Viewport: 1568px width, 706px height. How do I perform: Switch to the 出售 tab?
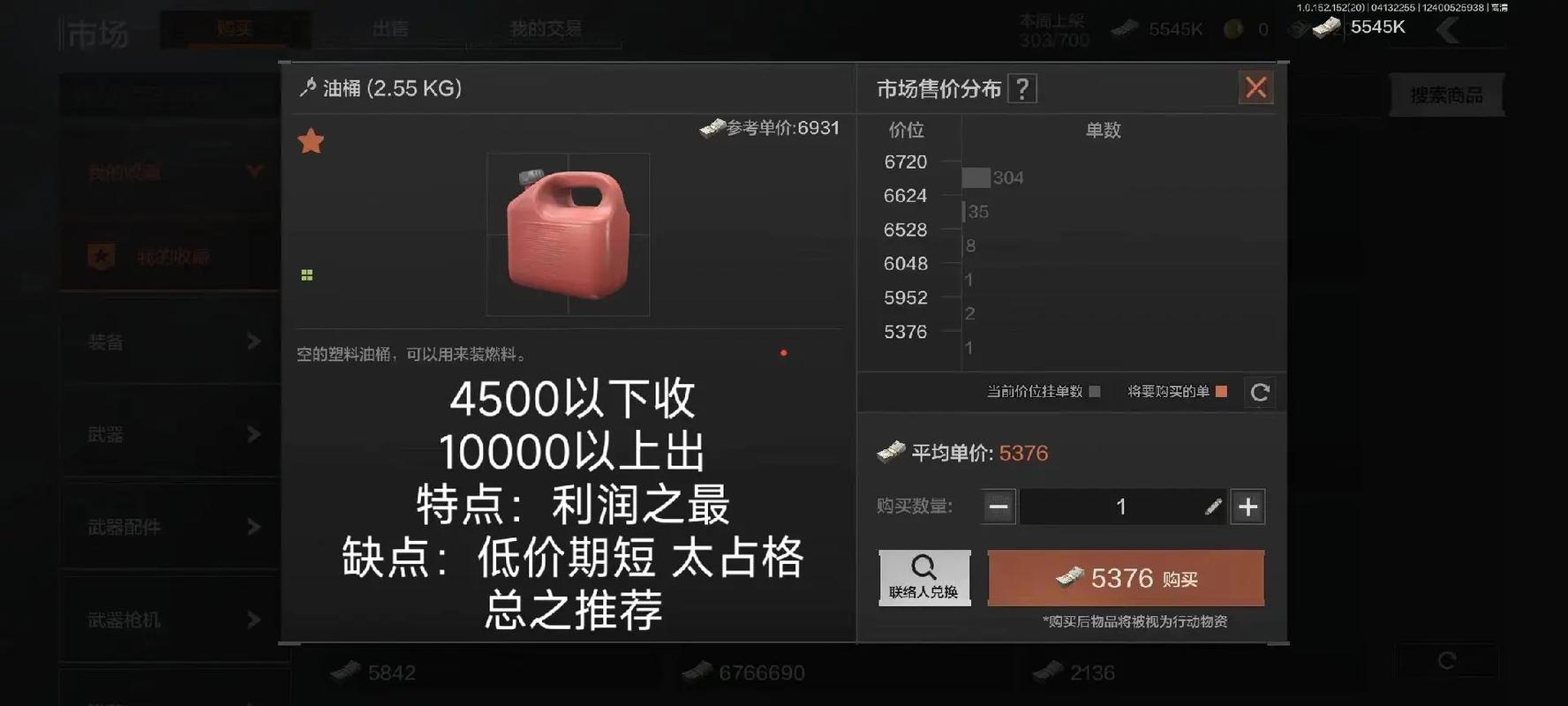click(389, 29)
